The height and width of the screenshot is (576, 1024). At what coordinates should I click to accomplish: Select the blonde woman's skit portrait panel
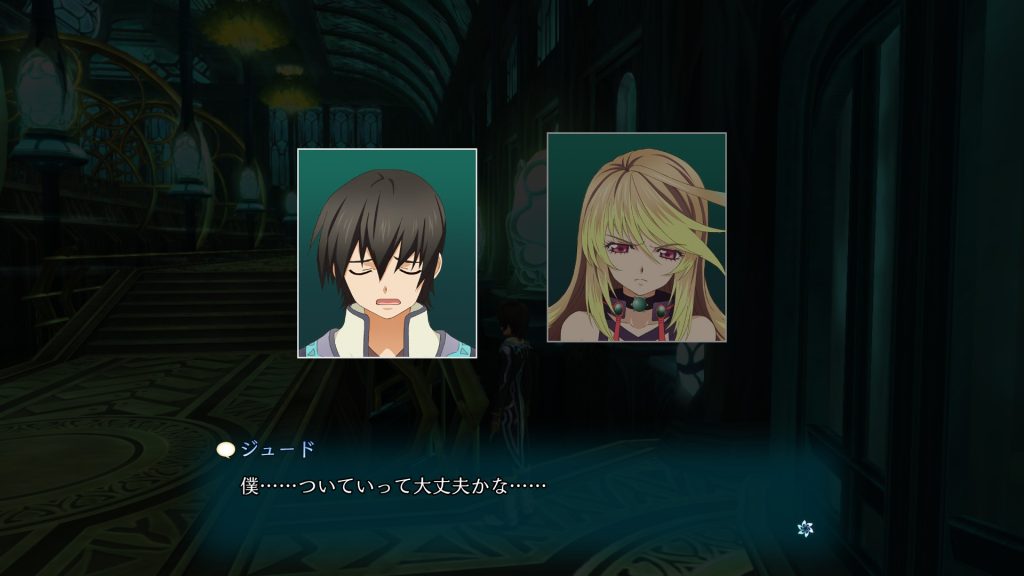click(x=636, y=237)
